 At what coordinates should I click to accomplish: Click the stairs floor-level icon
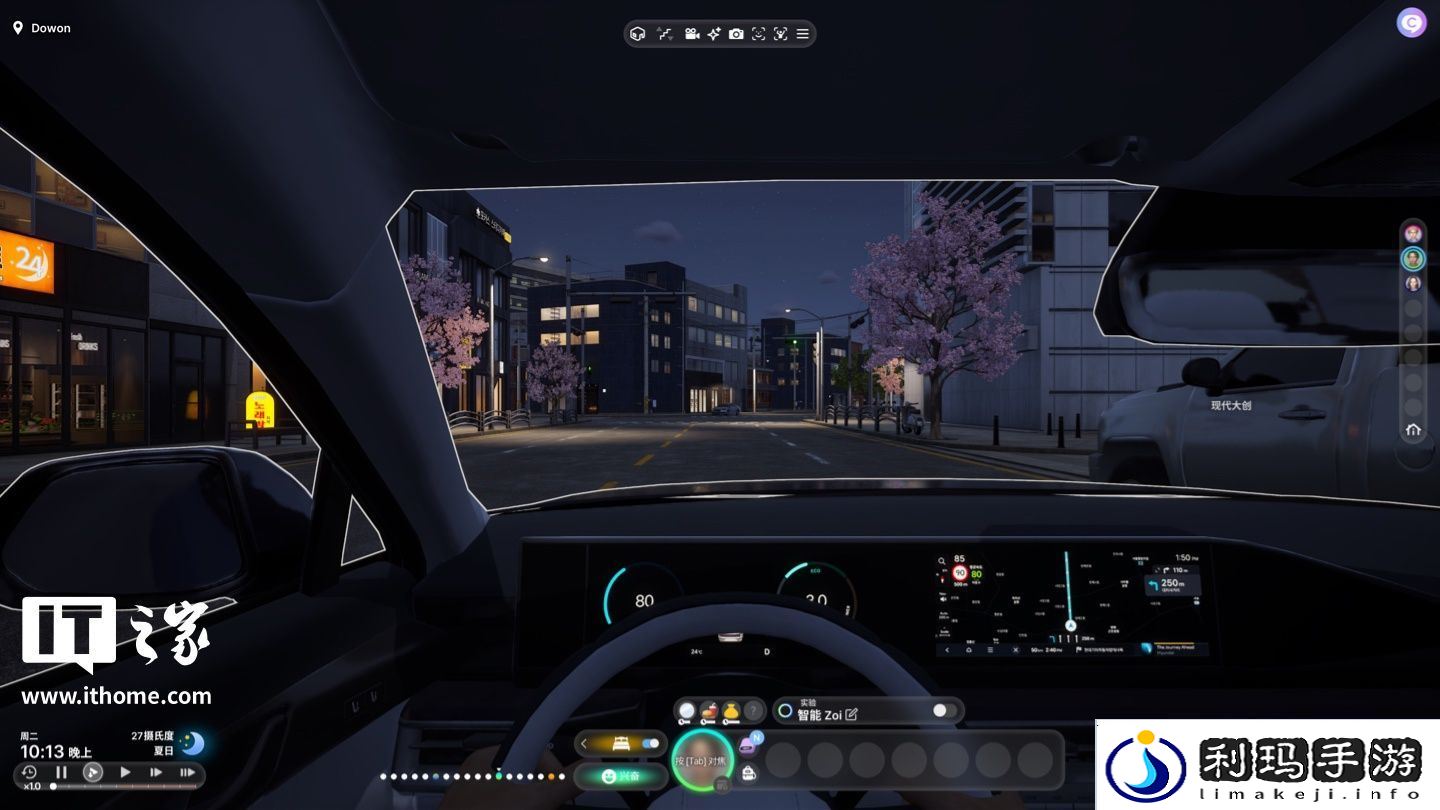click(x=664, y=34)
